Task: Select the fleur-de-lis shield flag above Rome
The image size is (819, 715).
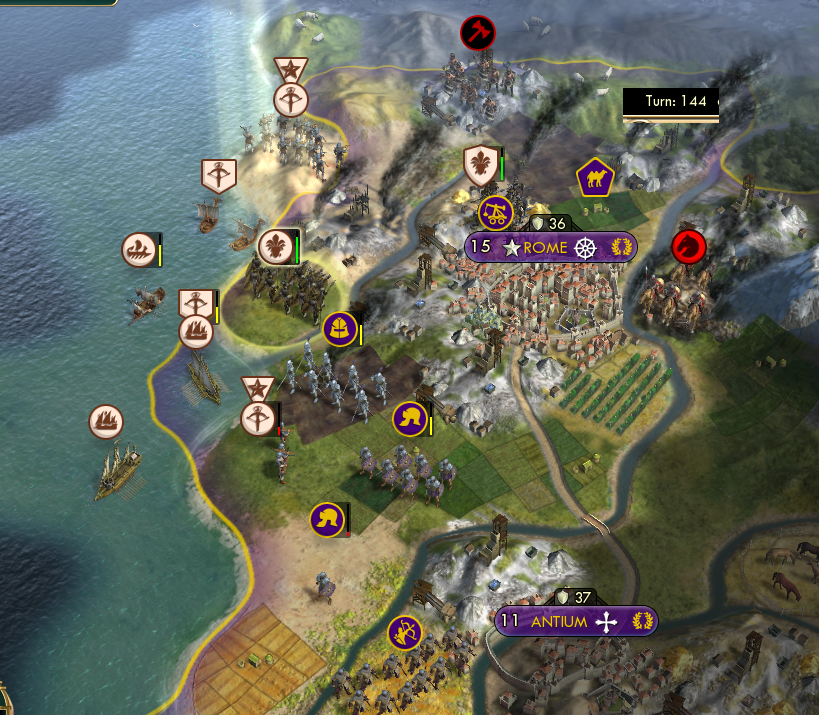Action: 481,165
